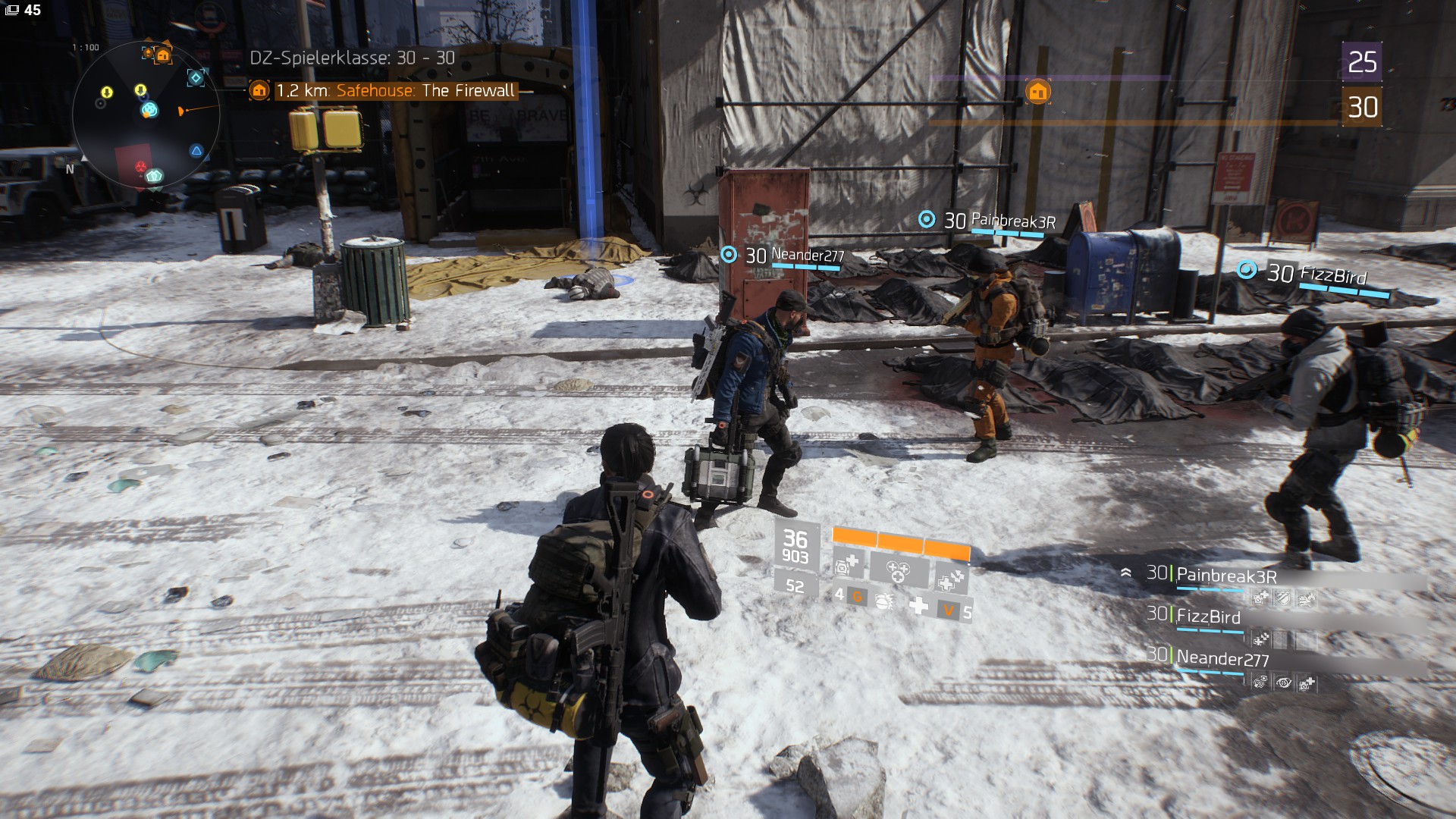Select the blue triangle marker on minimap
Image resolution: width=1456 pixels, height=819 pixels.
196,151
